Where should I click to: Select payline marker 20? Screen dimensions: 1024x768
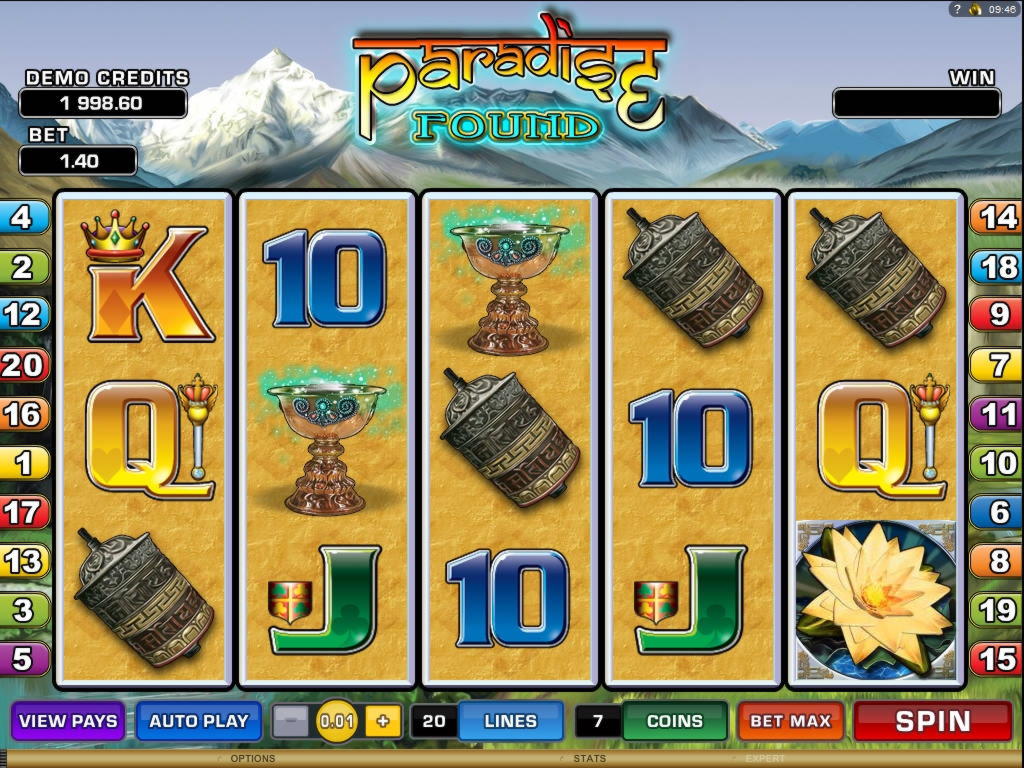[22, 365]
